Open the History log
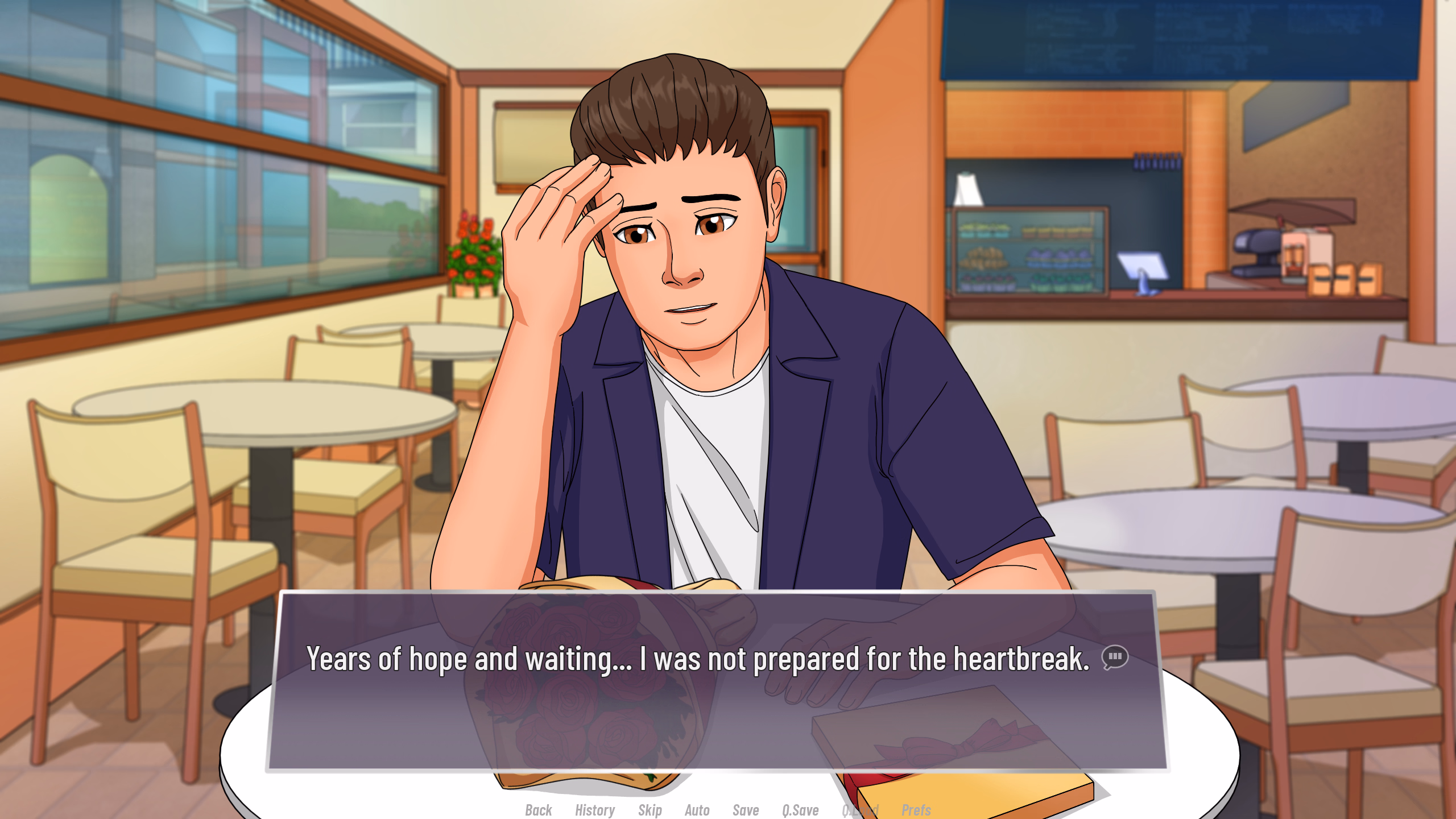Screen dimensions: 1456x819 pyautogui.click(x=594, y=809)
